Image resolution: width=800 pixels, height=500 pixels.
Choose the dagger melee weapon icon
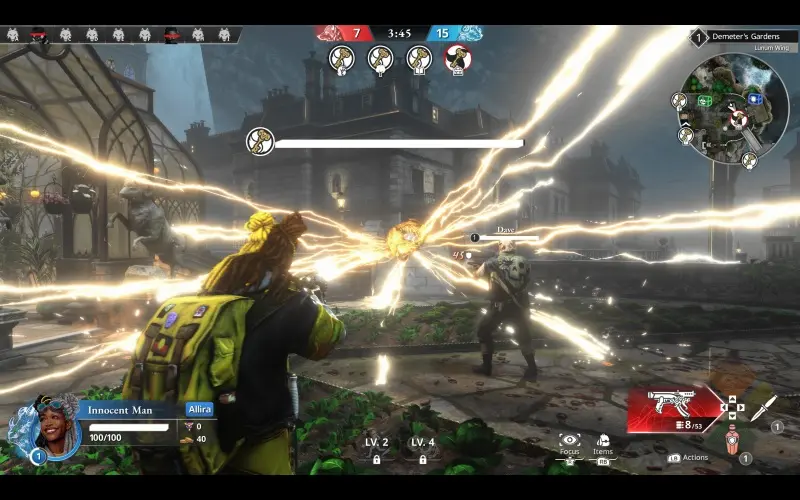(x=764, y=407)
